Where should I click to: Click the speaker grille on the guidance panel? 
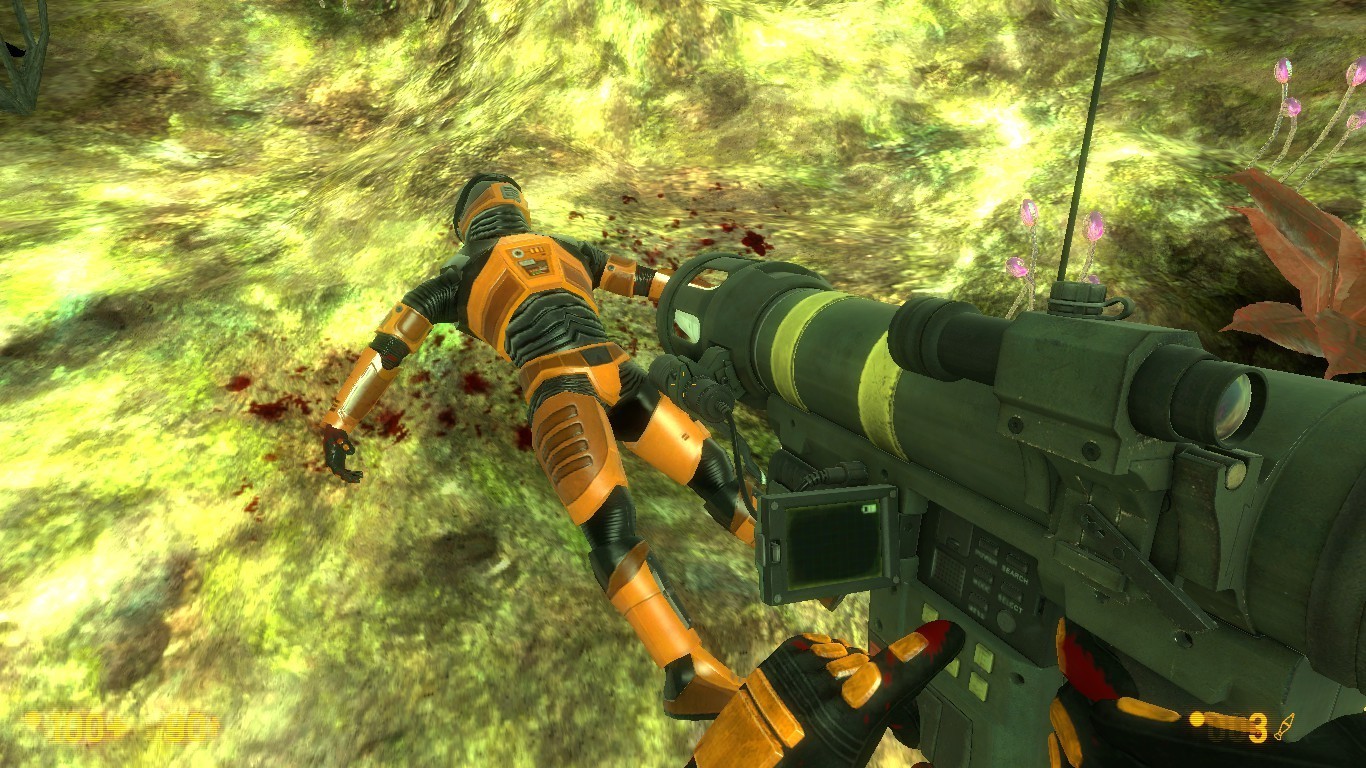pos(947,570)
